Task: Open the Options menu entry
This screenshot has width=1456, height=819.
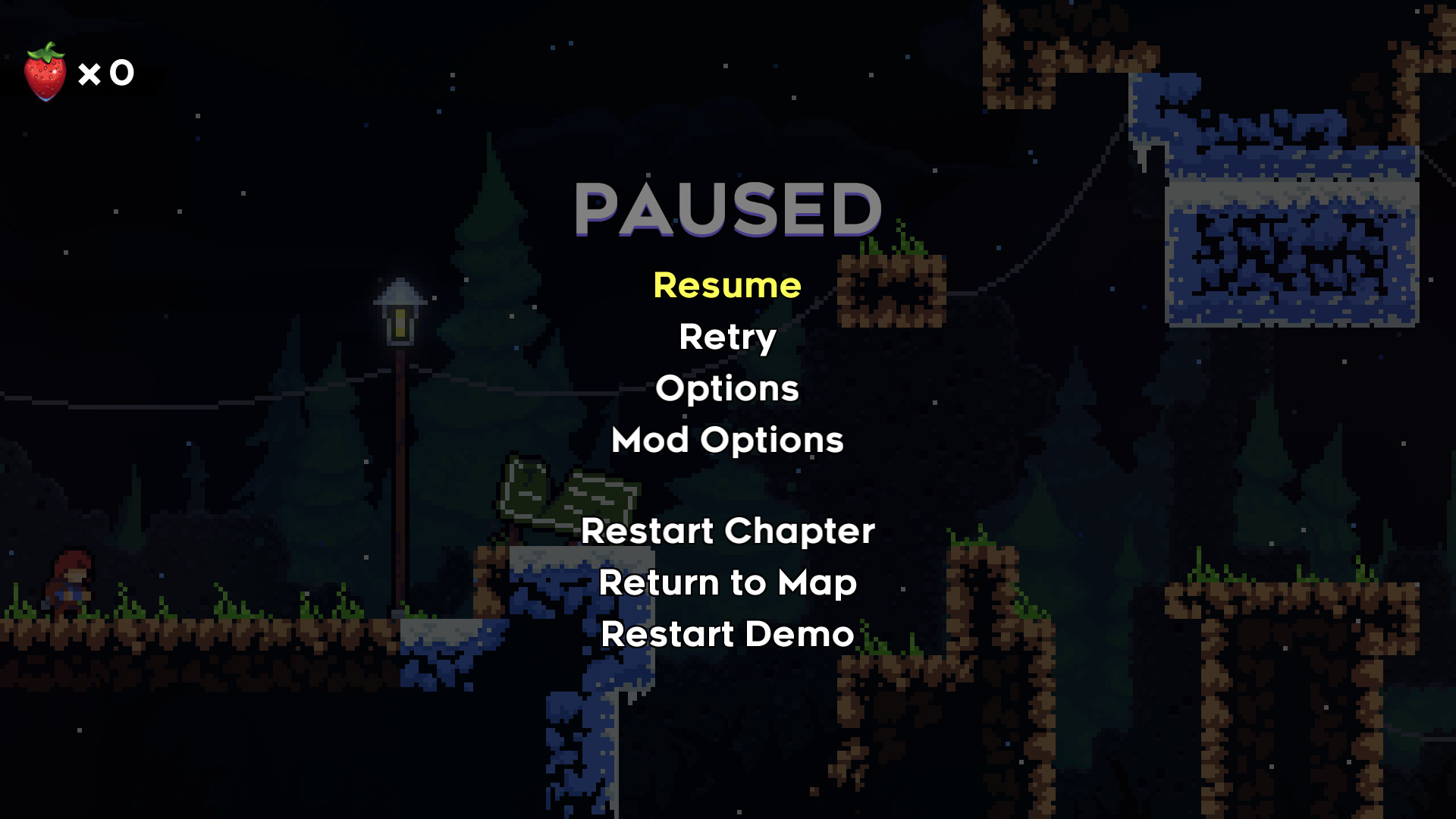Action: pos(726,389)
